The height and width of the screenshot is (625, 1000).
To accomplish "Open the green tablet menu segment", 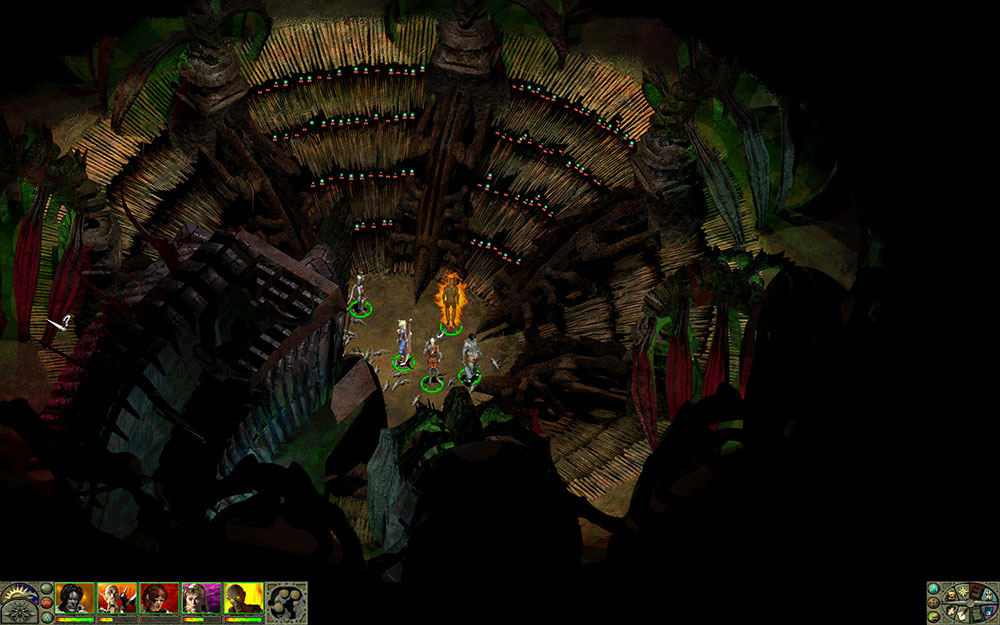I will [976, 615].
